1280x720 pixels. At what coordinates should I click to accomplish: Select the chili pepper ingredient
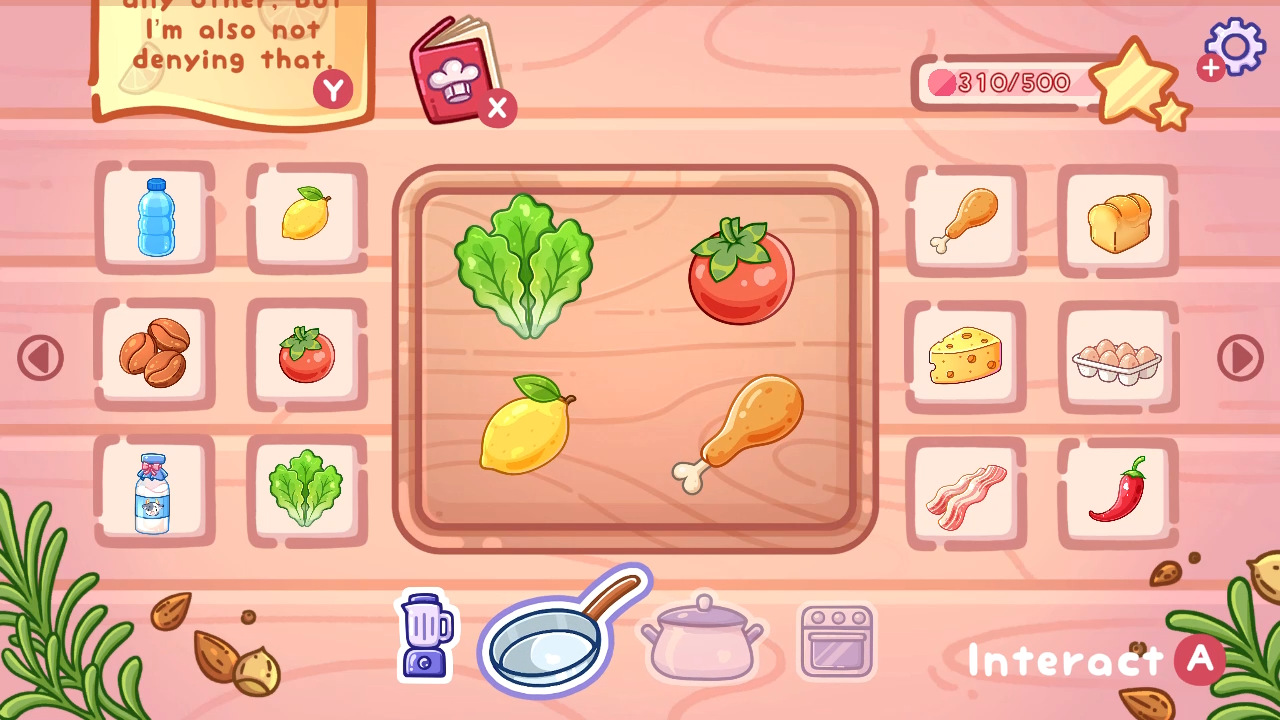pos(1116,492)
